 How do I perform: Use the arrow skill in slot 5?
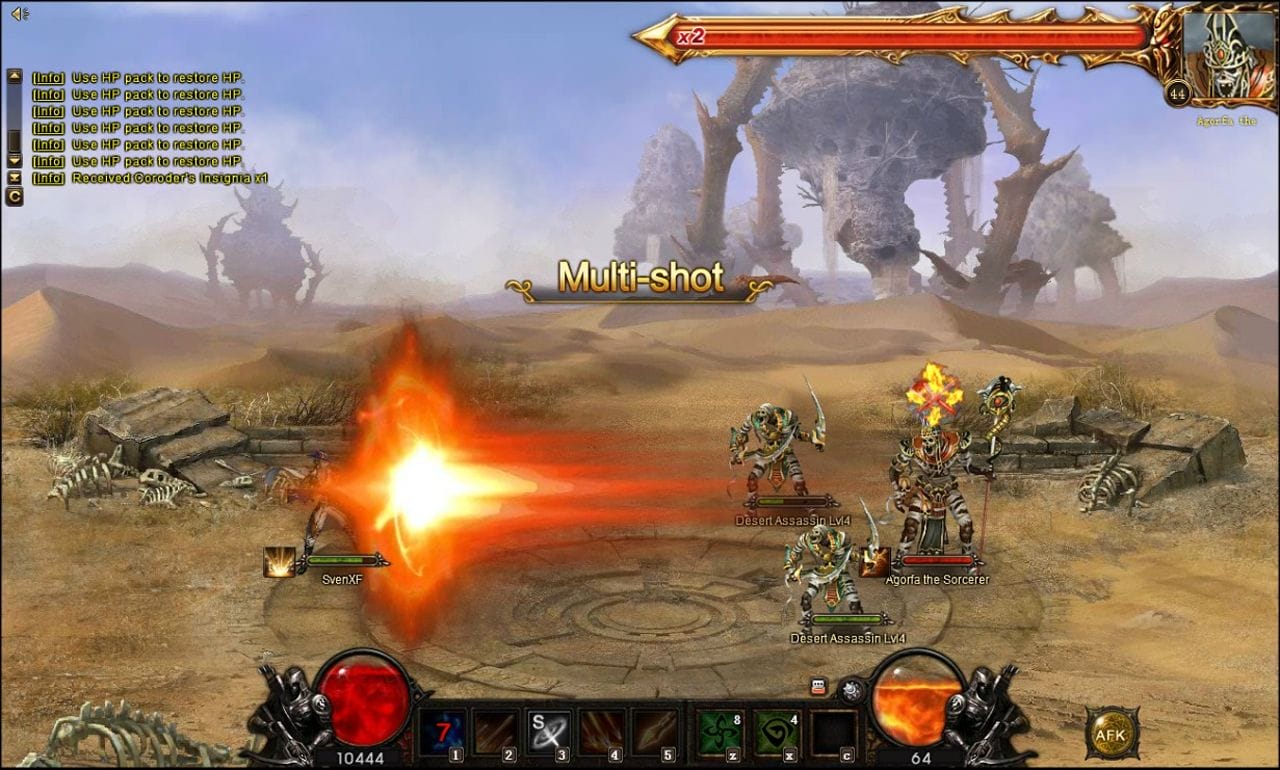coord(654,733)
